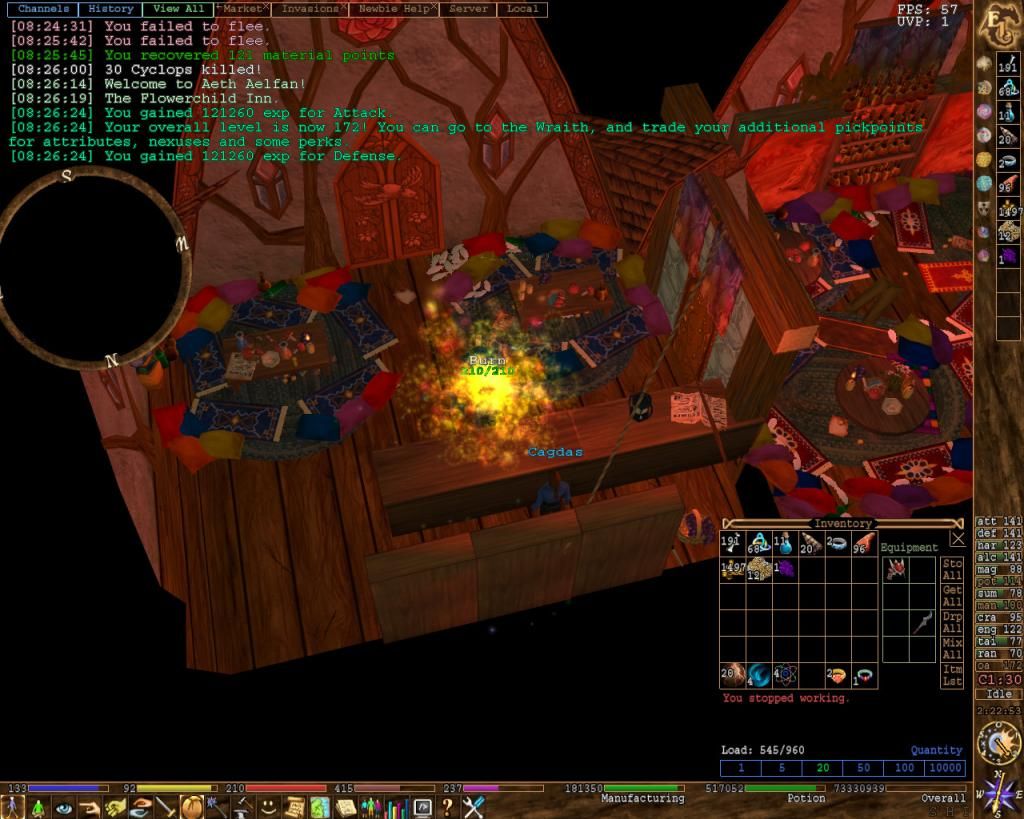Switch to the Market chat tab
Viewport: 1024px width, 819px height.
244,9
